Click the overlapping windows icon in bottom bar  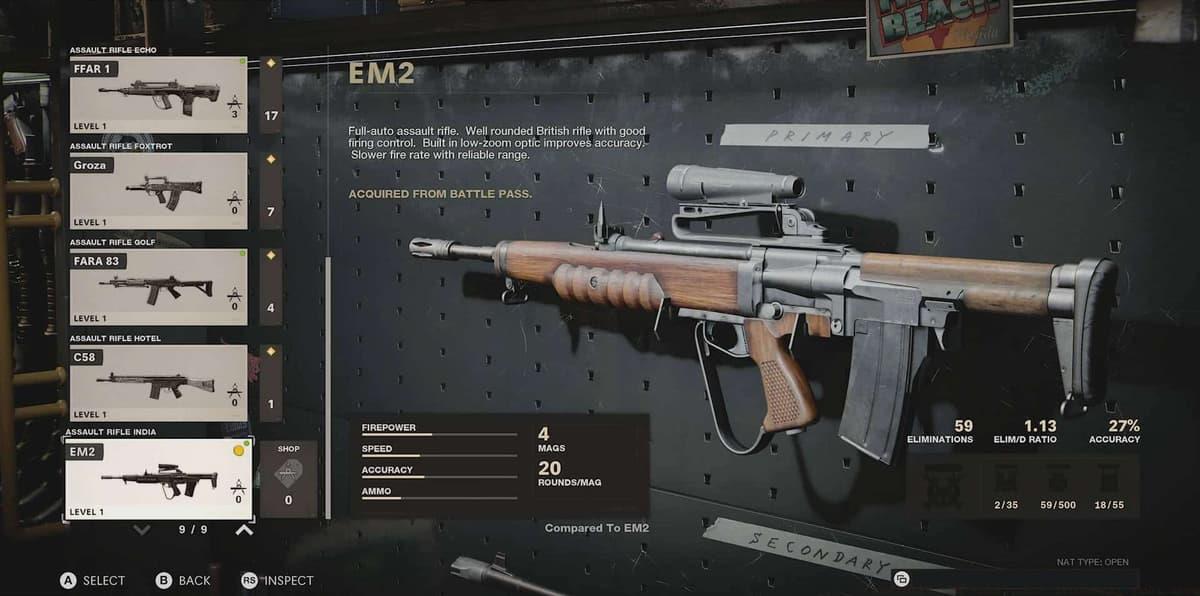point(901,578)
